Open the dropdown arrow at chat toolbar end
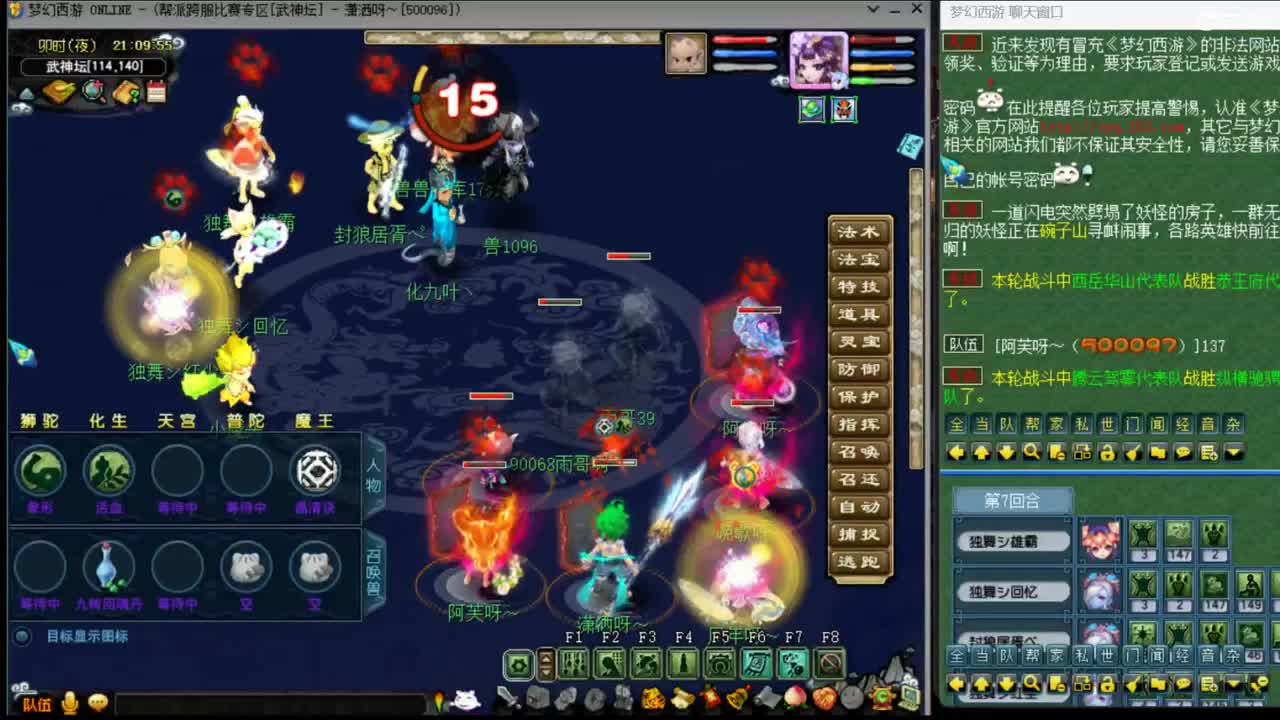Image resolution: width=1280 pixels, height=720 pixels. [1234, 452]
